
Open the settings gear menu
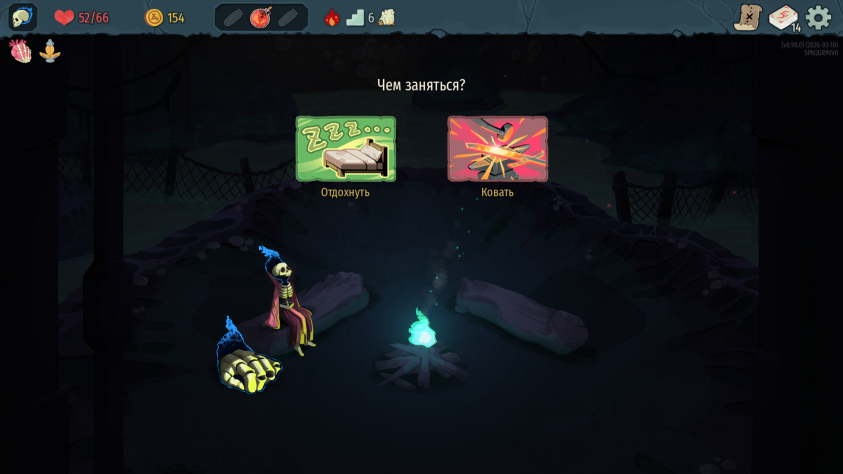coord(818,17)
